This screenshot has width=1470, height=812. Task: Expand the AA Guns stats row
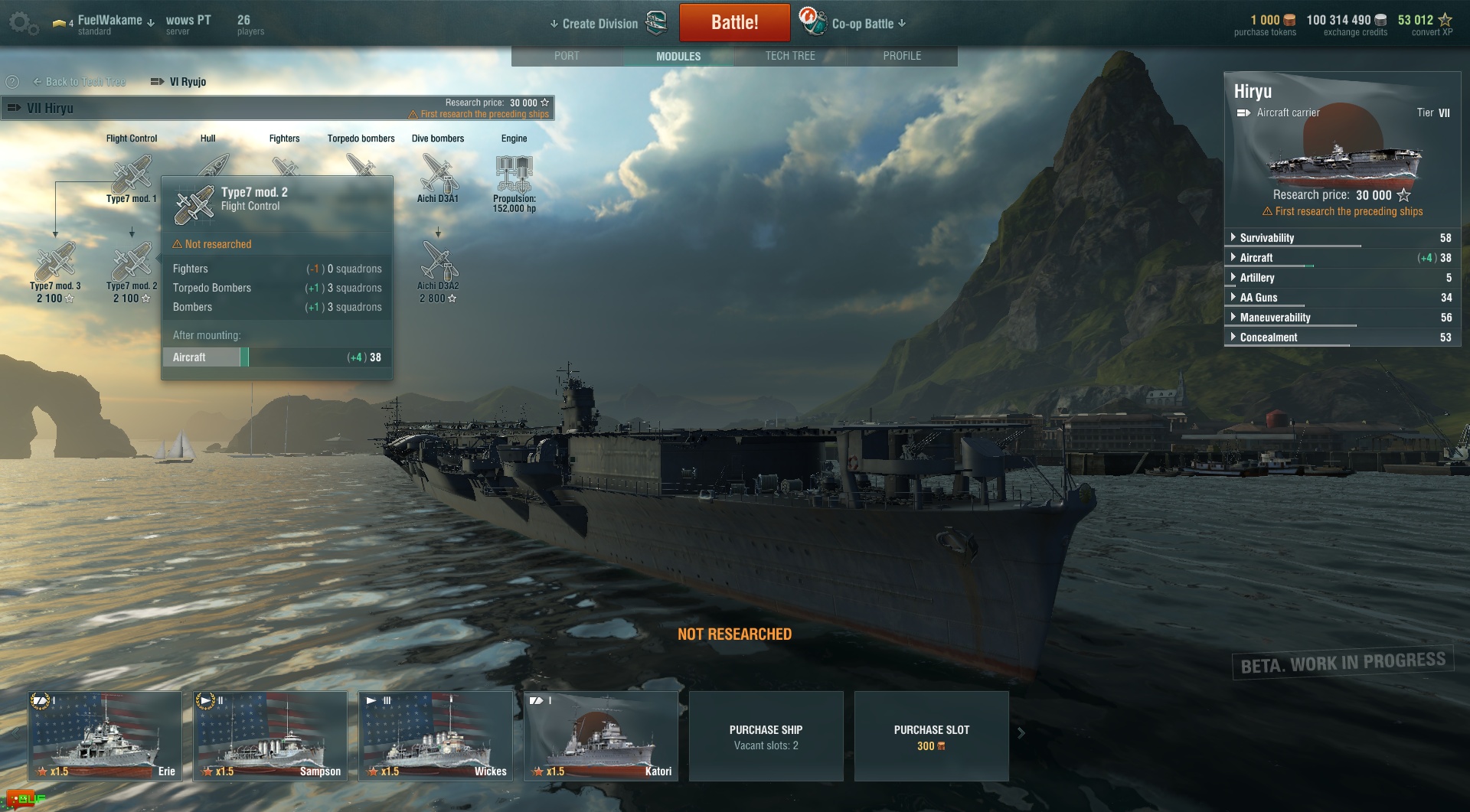point(1259,298)
